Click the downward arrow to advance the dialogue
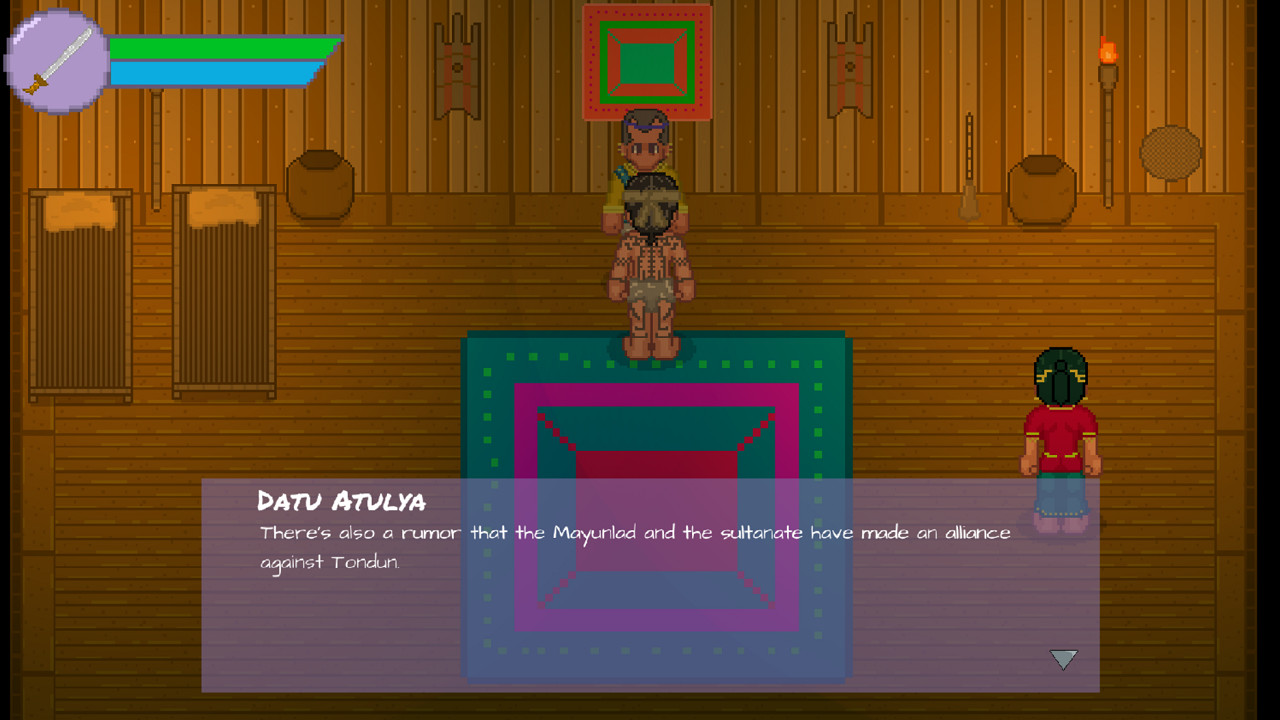The image size is (1280, 720). (1063, 659)
